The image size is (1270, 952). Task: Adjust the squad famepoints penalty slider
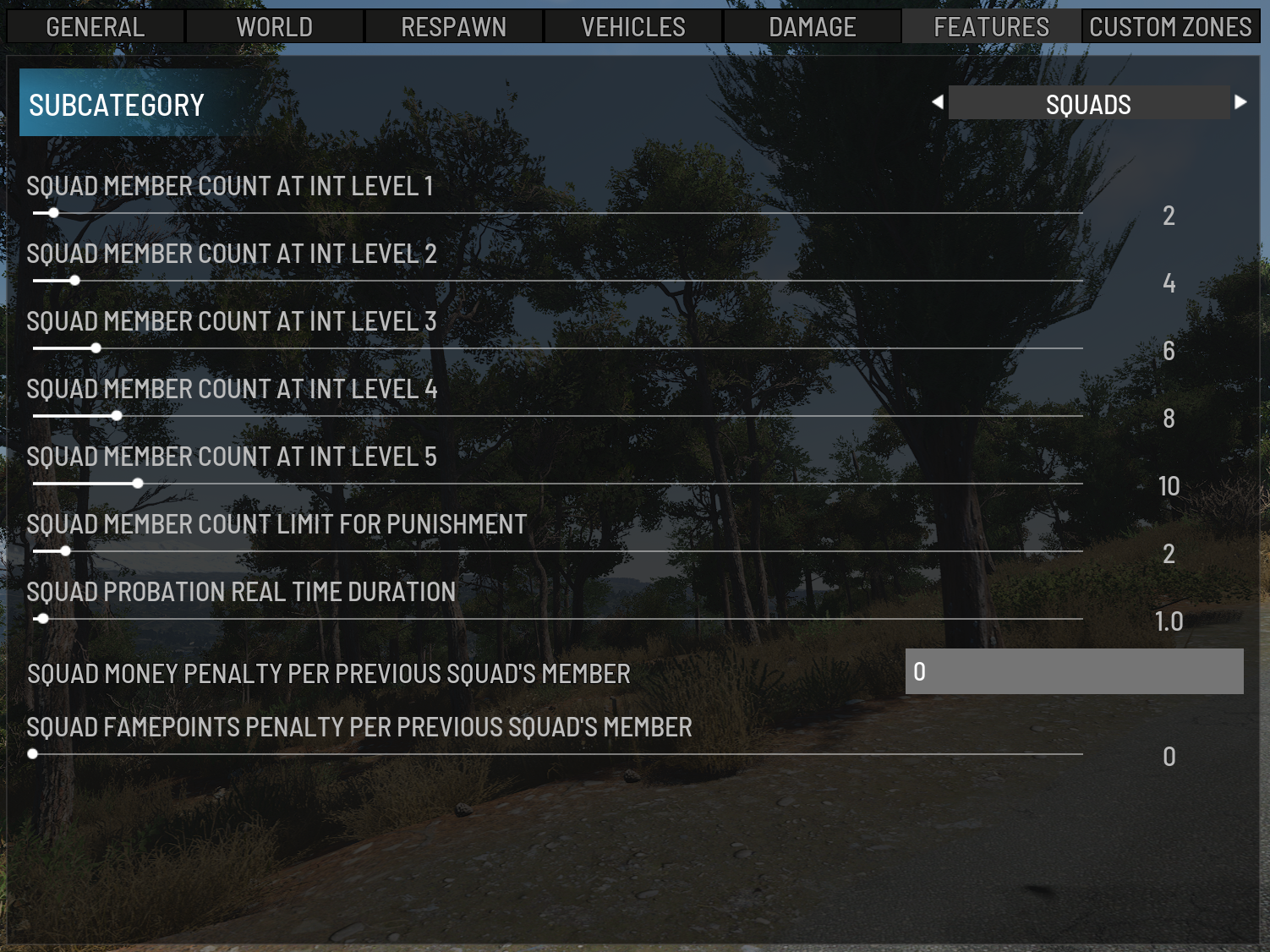33,754
